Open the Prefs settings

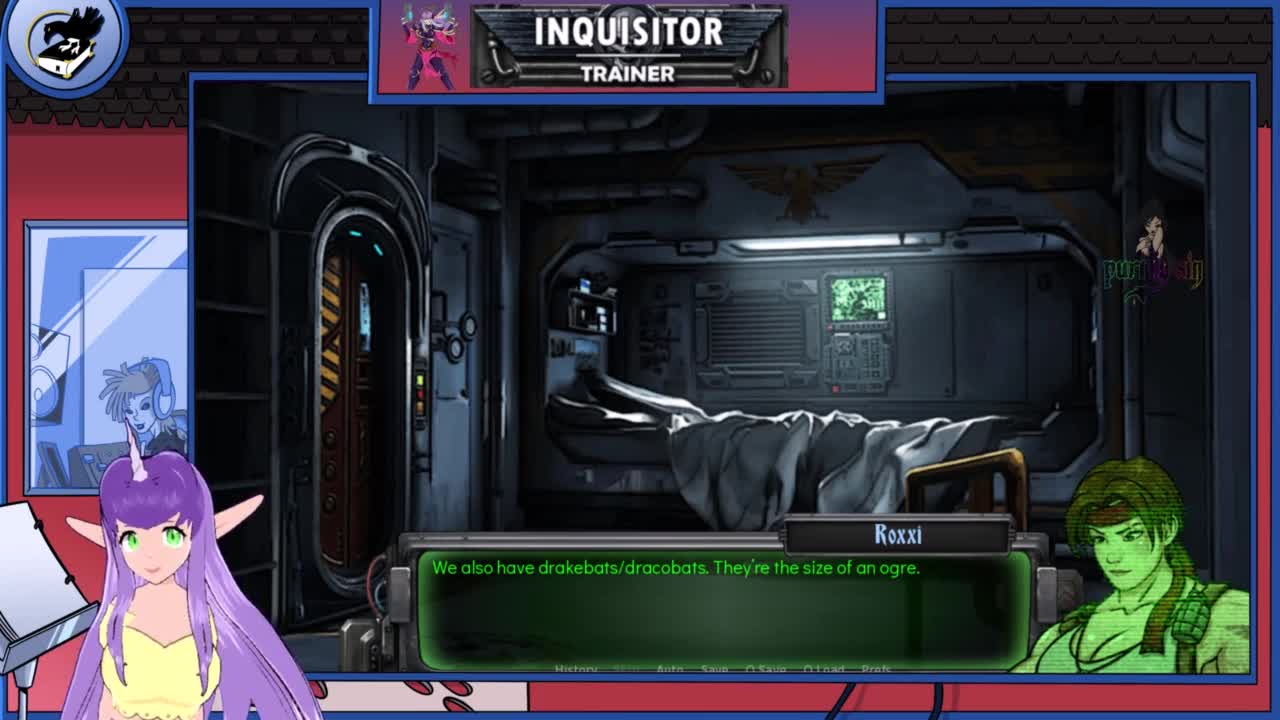coord(876,669)
